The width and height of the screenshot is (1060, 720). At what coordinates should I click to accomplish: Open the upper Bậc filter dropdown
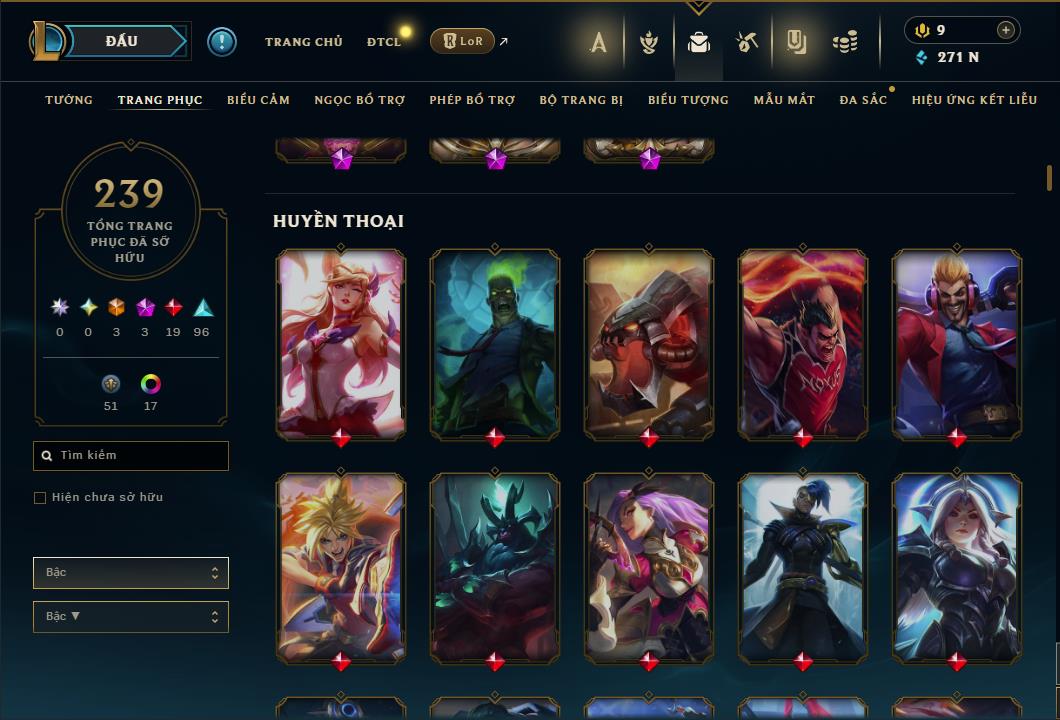(x=130, y=573)
